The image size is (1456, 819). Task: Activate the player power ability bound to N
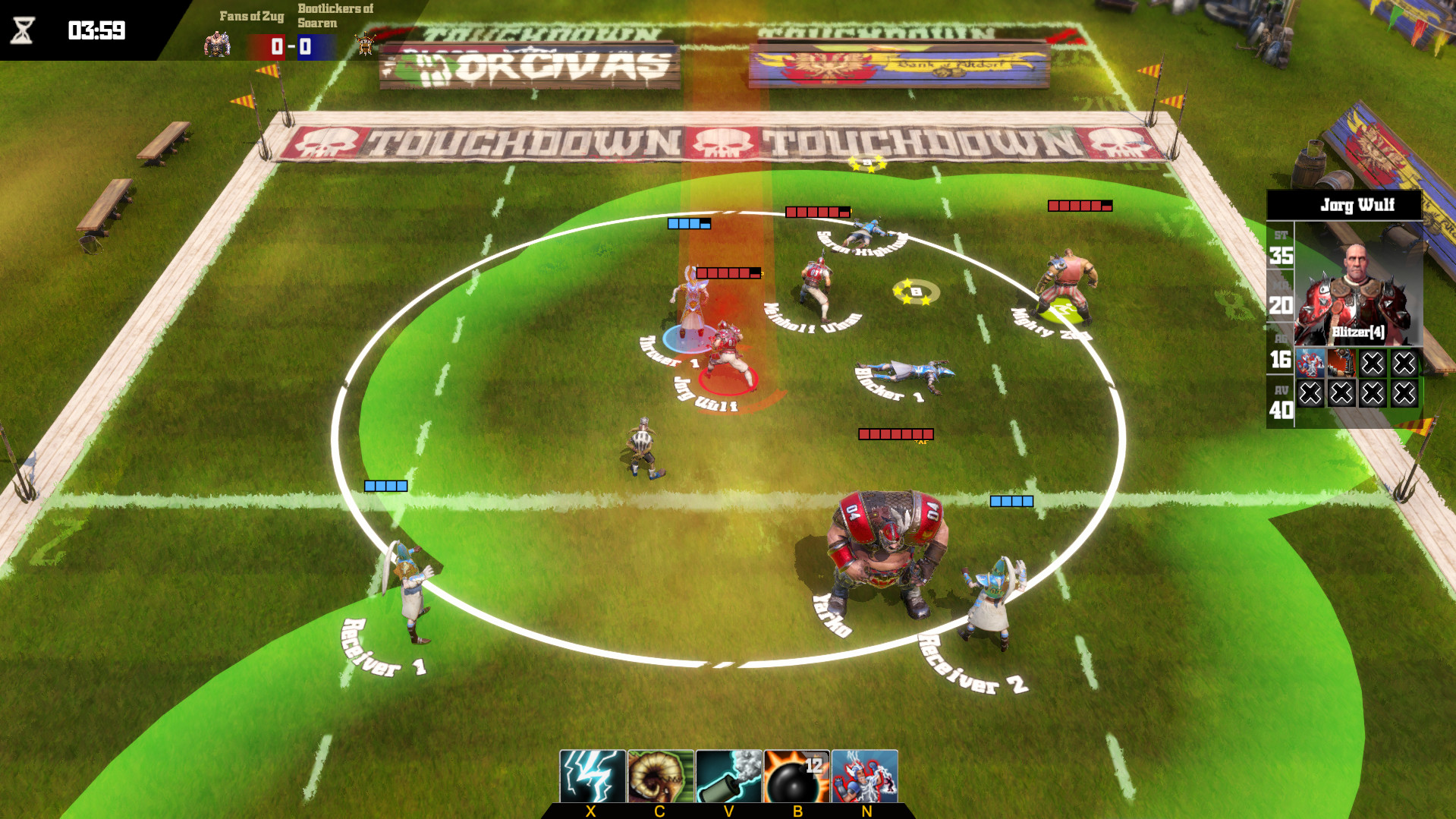coord(864,773)
